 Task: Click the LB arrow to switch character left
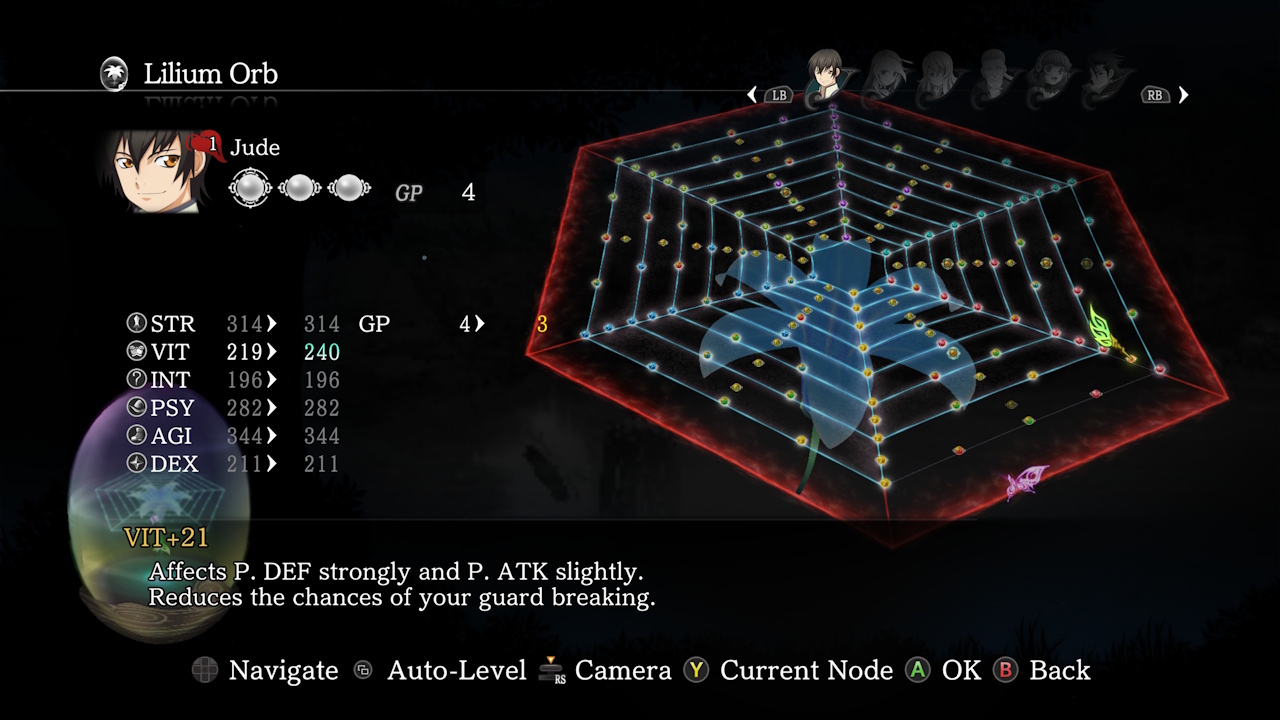[x=753, y=94]
